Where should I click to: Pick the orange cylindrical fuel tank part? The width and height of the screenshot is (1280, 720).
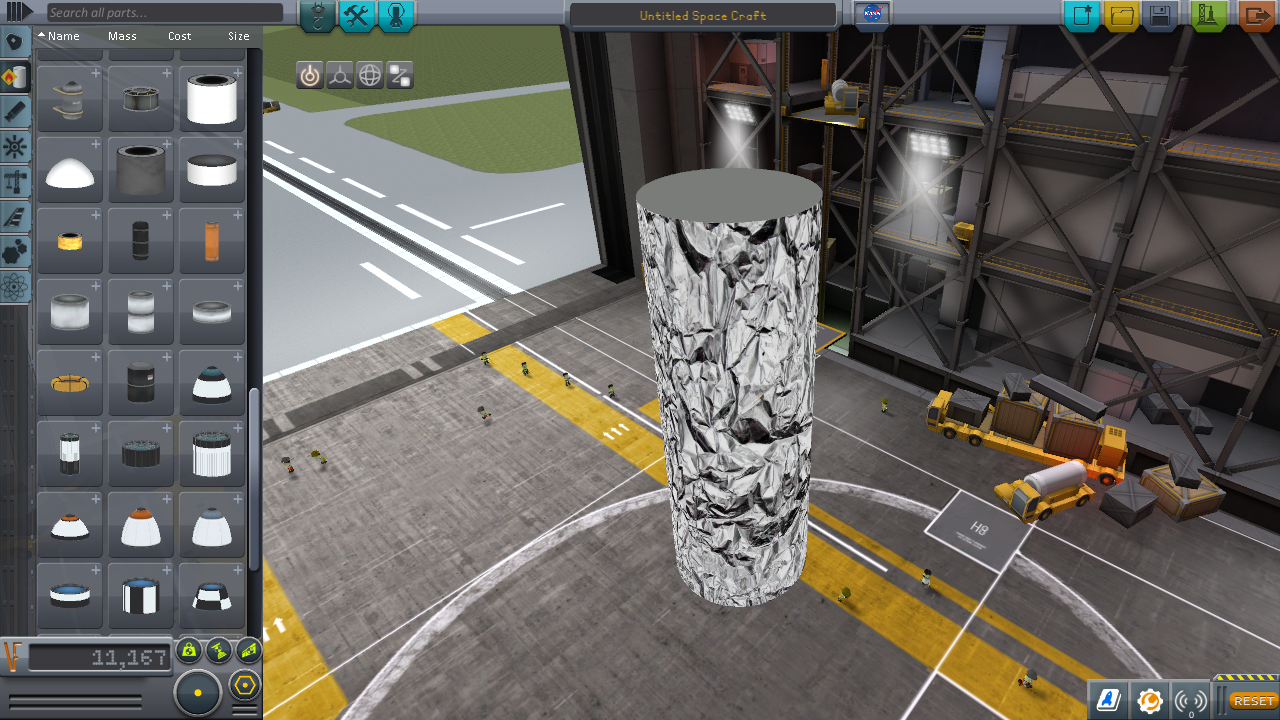coord(212,241)
